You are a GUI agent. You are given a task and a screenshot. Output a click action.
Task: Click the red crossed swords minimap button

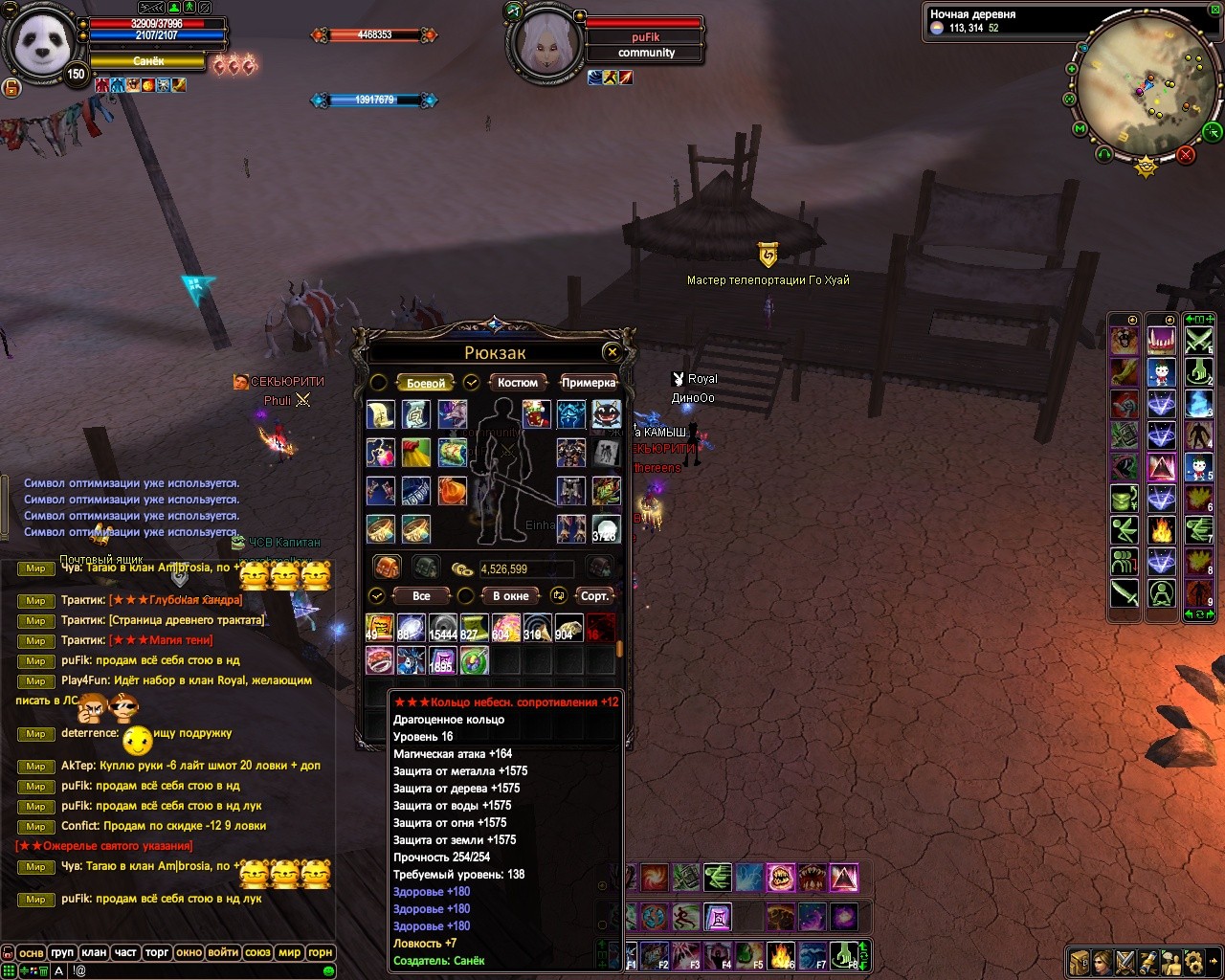1186,154
